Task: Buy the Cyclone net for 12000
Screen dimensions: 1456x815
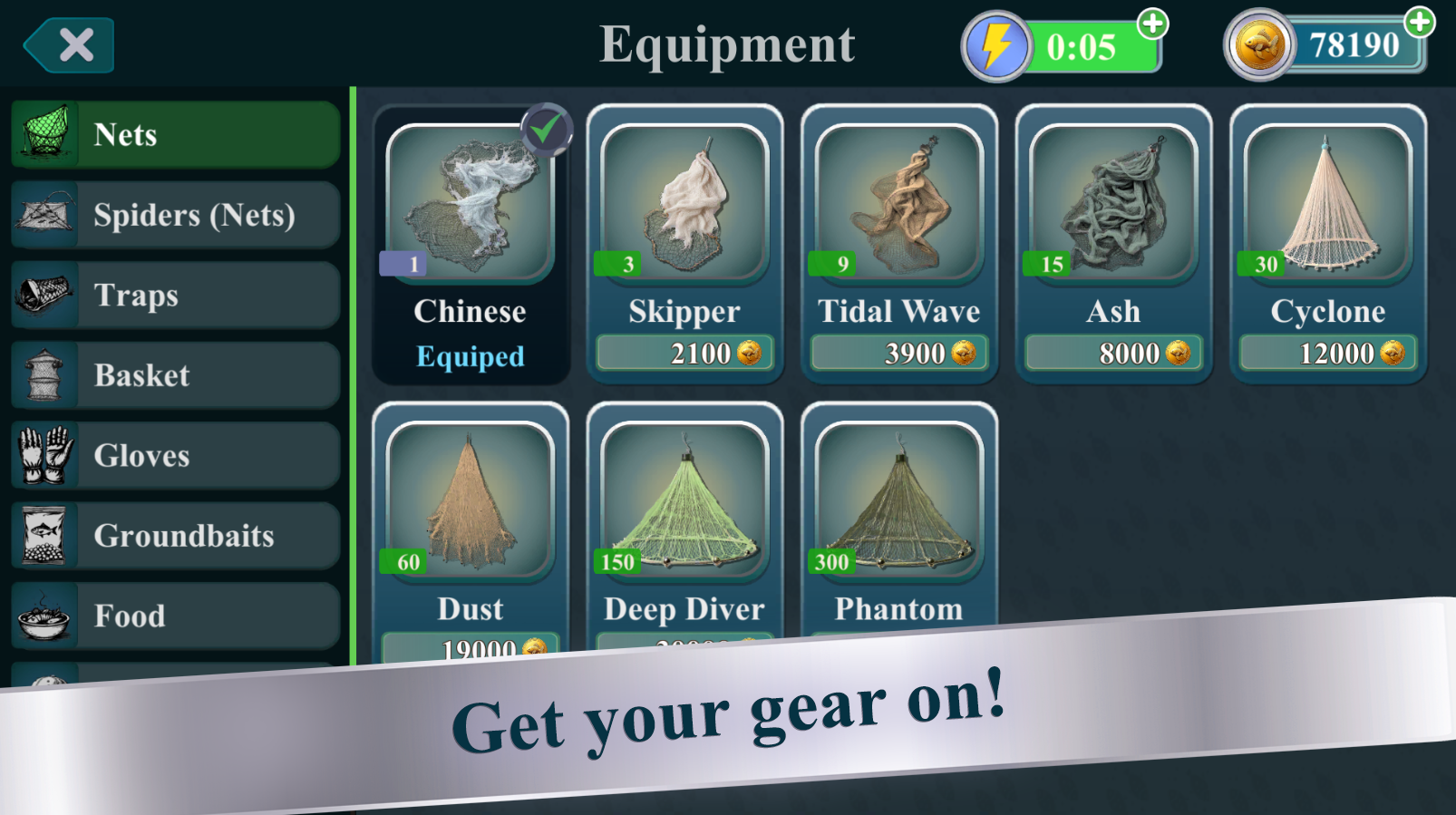Action: coord(1327,354)
